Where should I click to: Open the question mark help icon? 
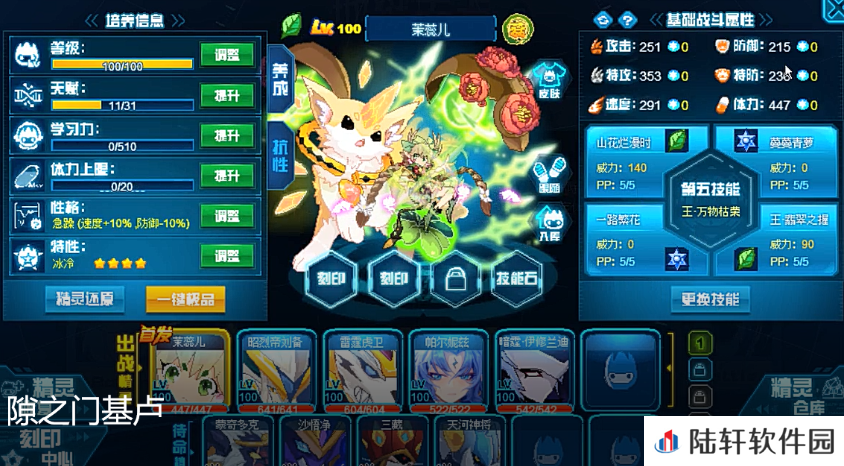(x=628, y=19)
